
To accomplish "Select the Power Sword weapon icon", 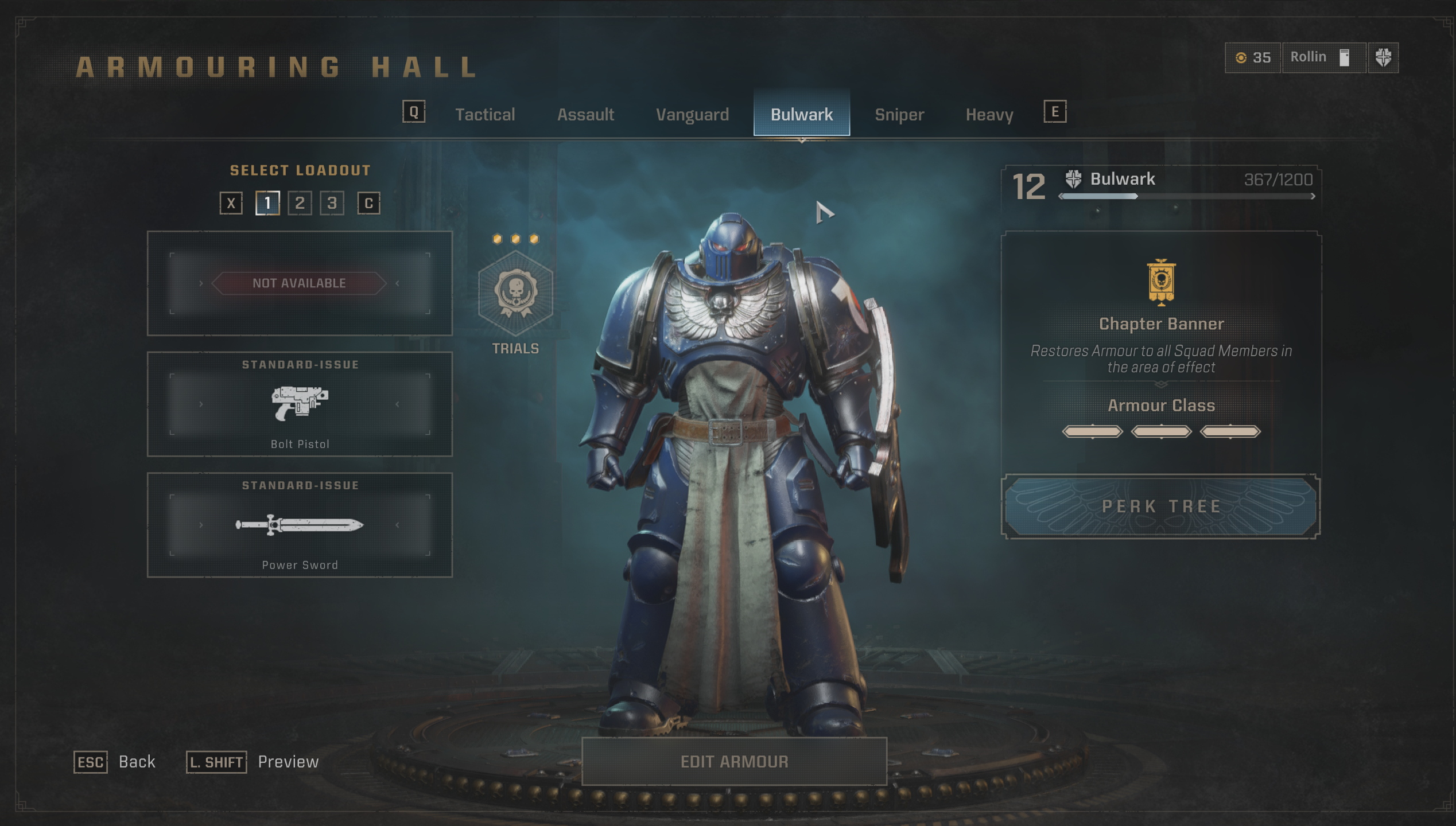I will pyautogui.click(x=300, y=524).
